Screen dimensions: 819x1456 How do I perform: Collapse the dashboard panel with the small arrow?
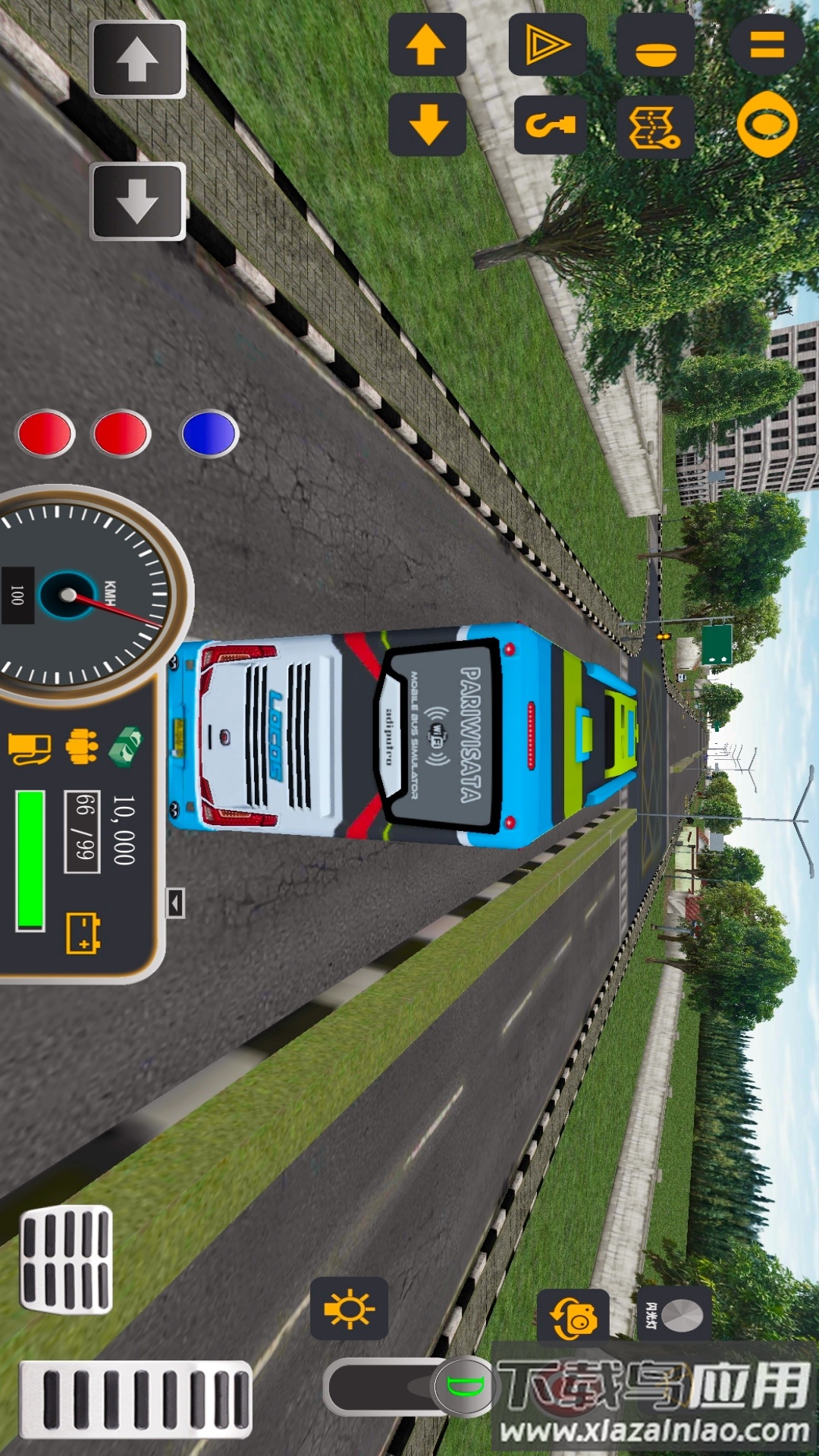[x=175, y=903]
